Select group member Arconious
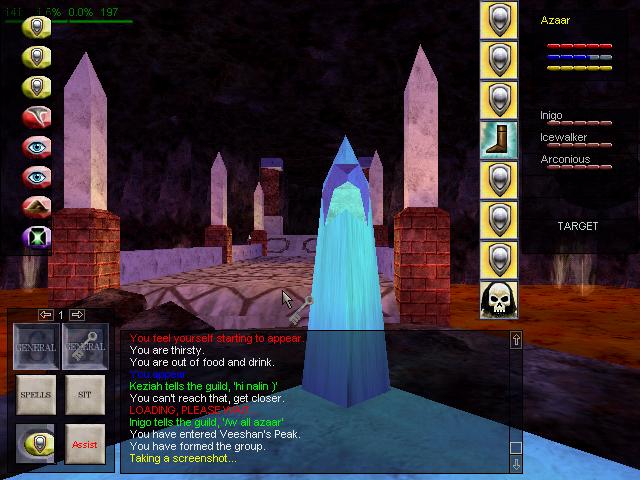The width and height of the screenshot is (640, 480). tap(565, 159)
